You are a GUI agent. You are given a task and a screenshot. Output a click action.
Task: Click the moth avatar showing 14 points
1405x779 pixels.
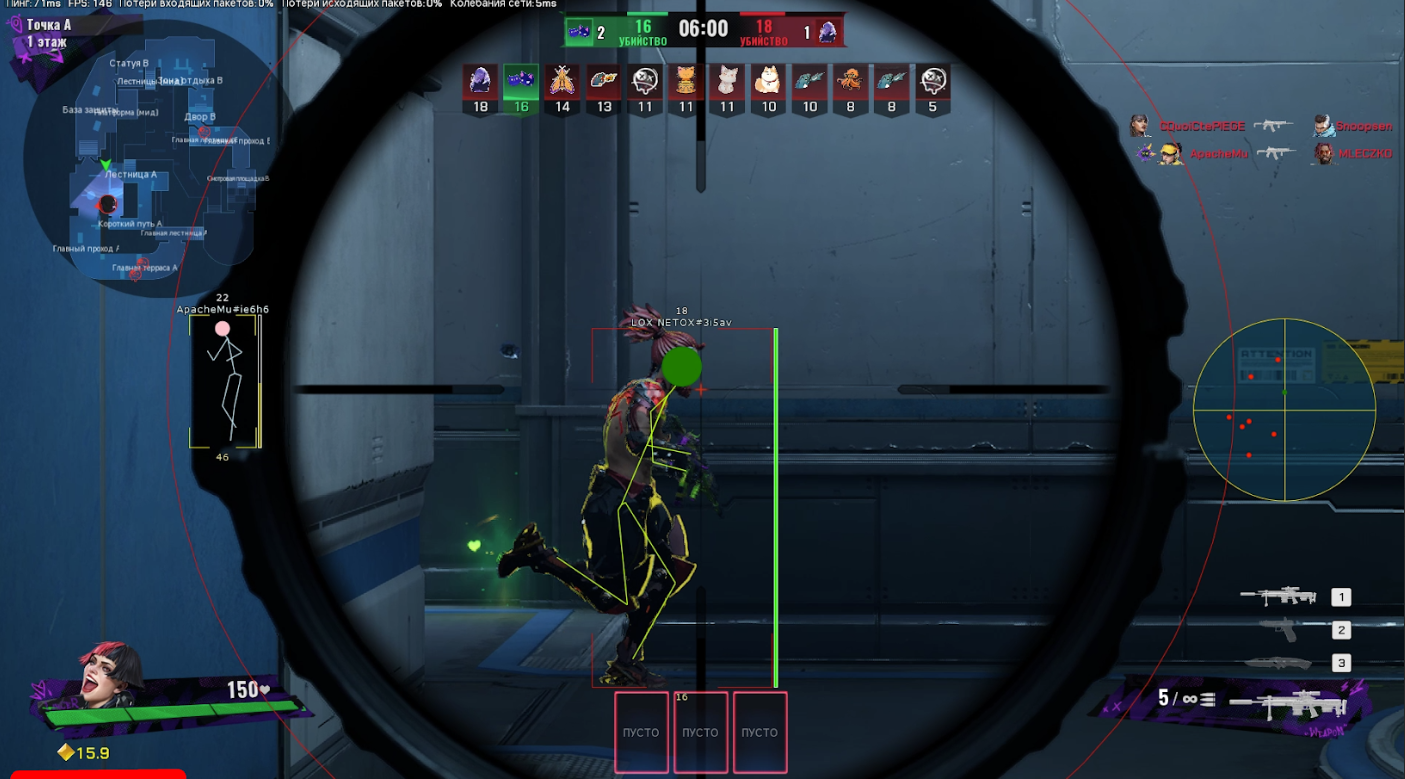click(x=561, y=85)
